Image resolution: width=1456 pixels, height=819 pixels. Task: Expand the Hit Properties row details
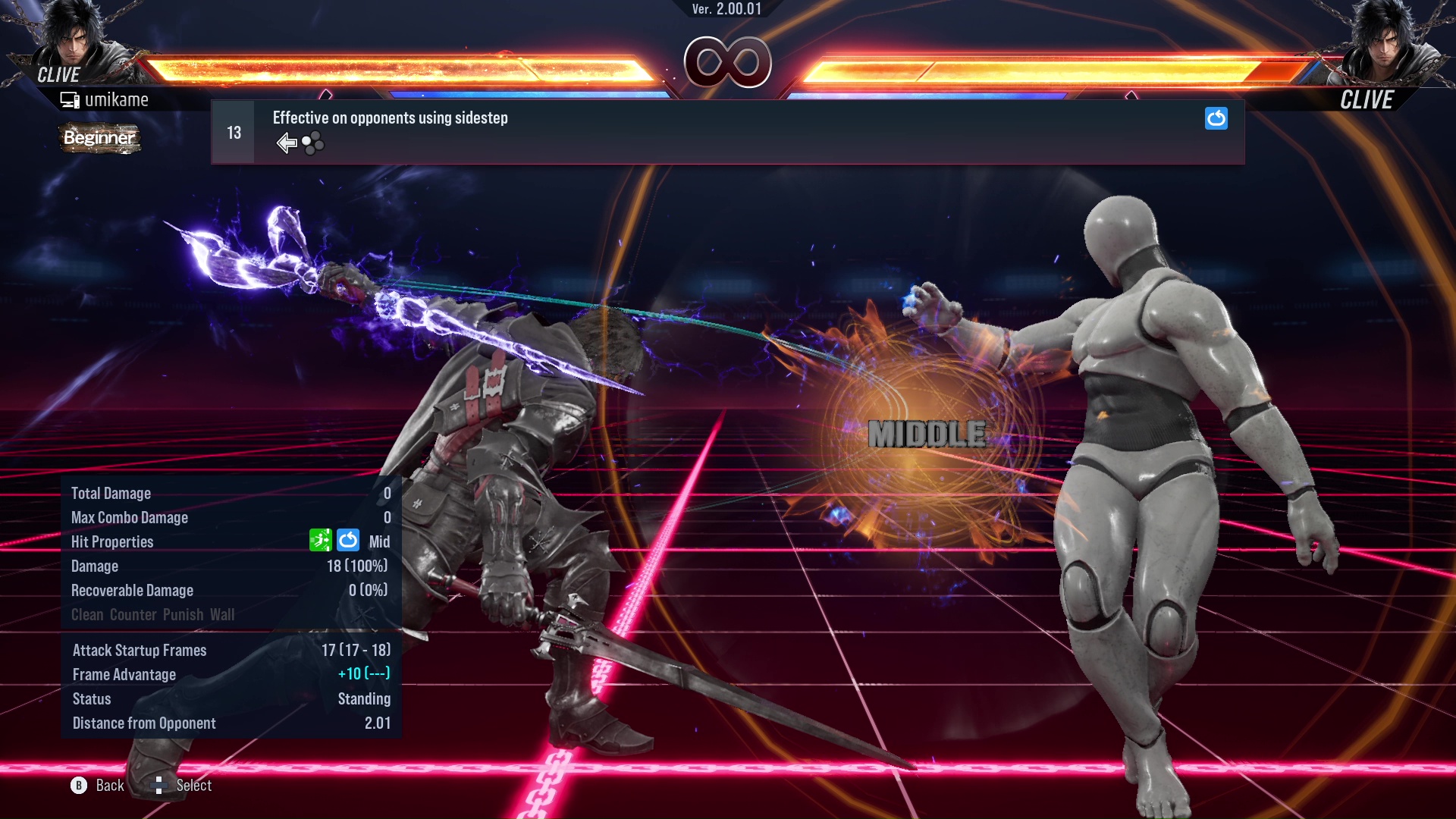(x=111, y=541)
